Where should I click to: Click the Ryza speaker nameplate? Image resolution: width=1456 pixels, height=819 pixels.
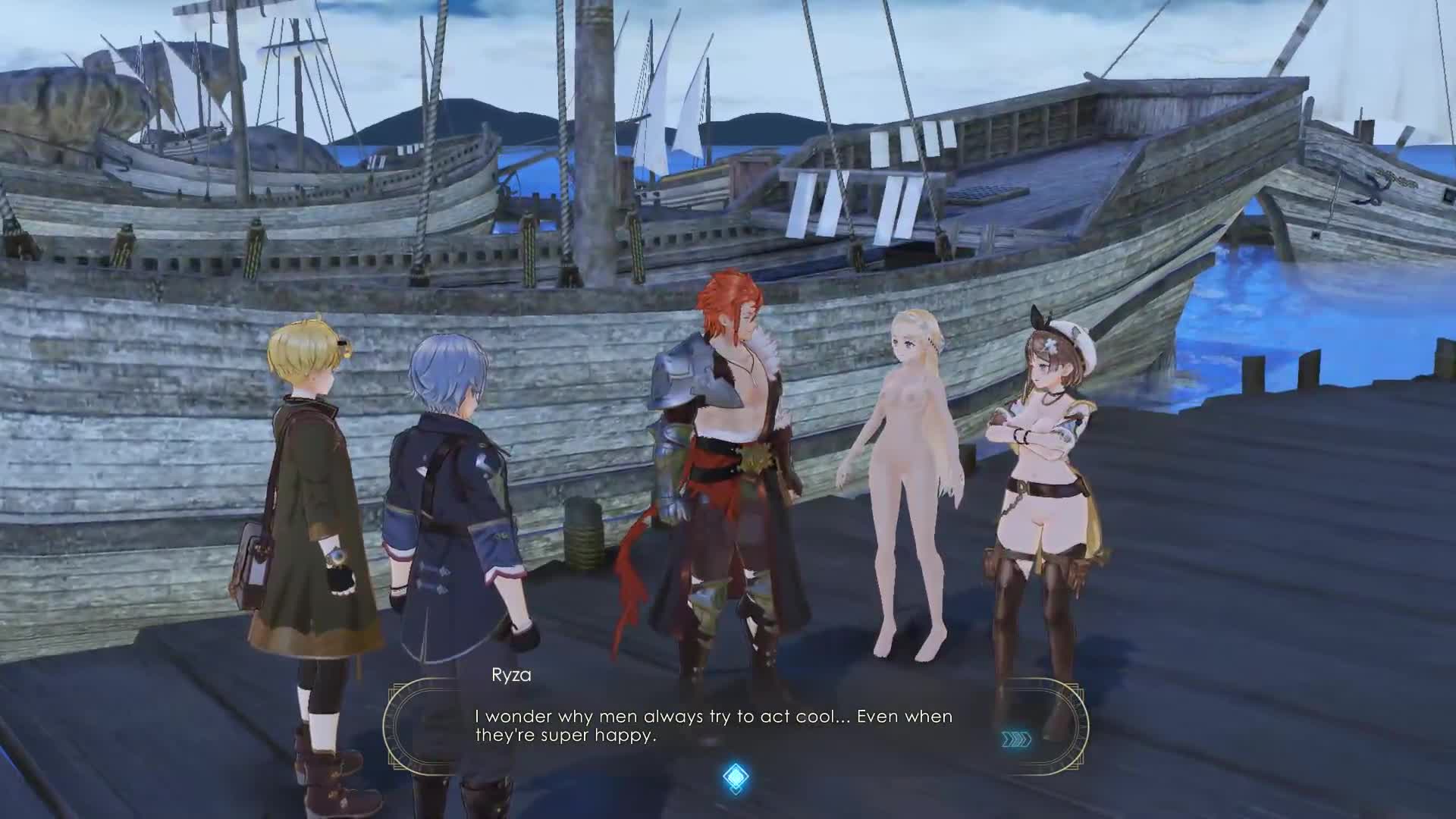[513, 673]
